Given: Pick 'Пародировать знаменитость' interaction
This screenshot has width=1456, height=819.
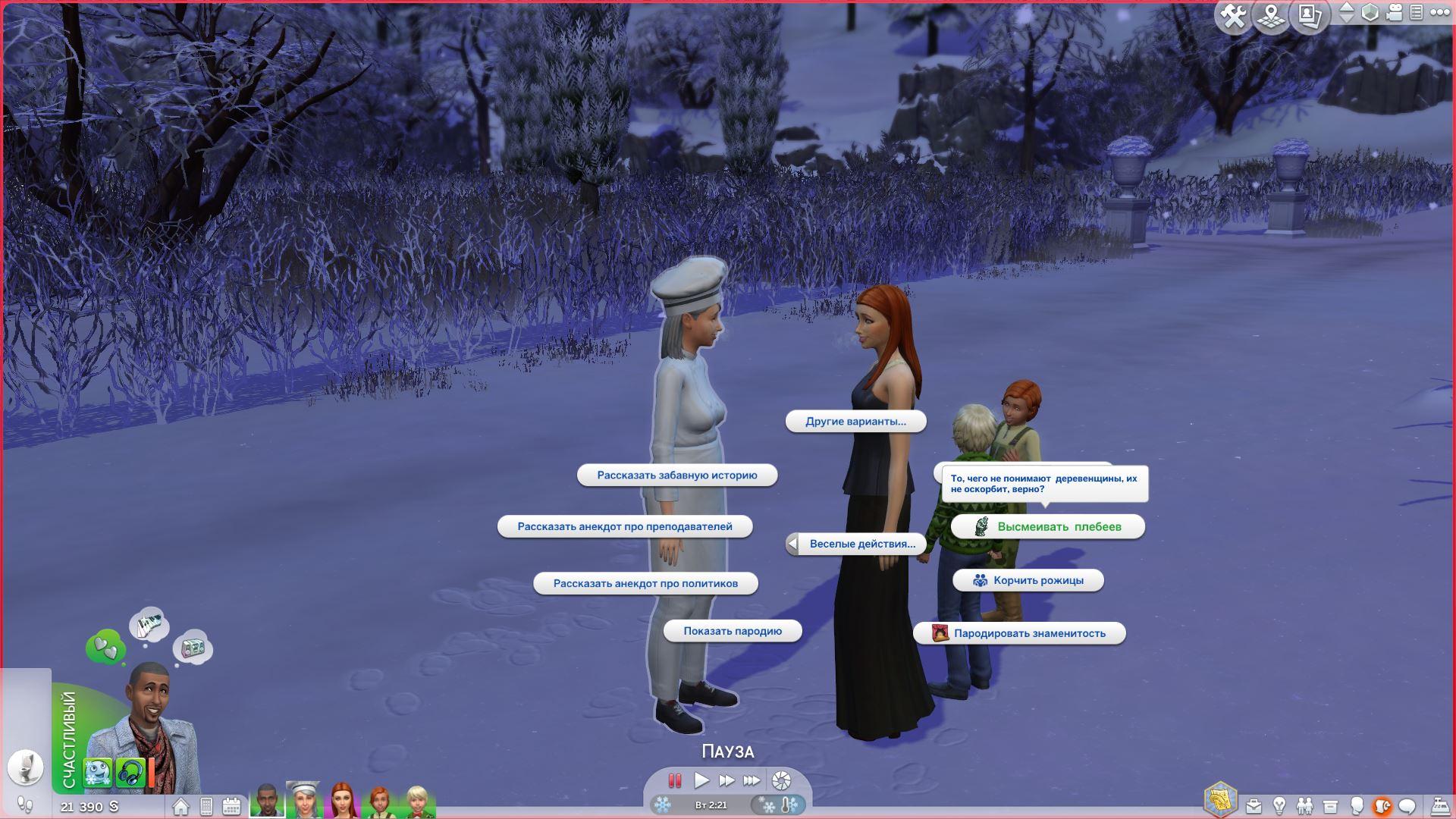Looking at the screenshot, I should click(1019, 633).
